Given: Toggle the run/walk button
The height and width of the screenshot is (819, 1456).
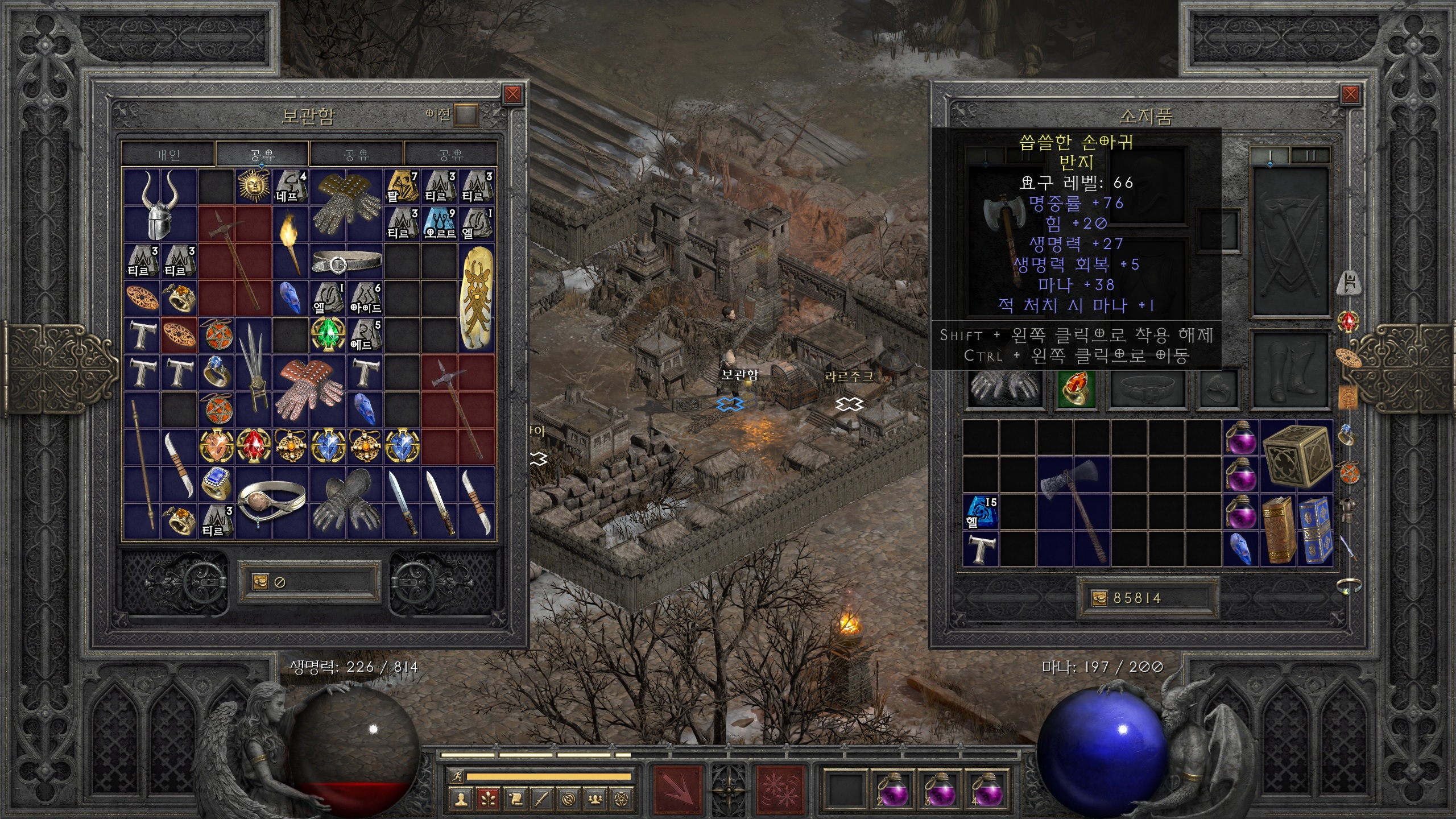Looking at the screenshot, I should point(456,776).
